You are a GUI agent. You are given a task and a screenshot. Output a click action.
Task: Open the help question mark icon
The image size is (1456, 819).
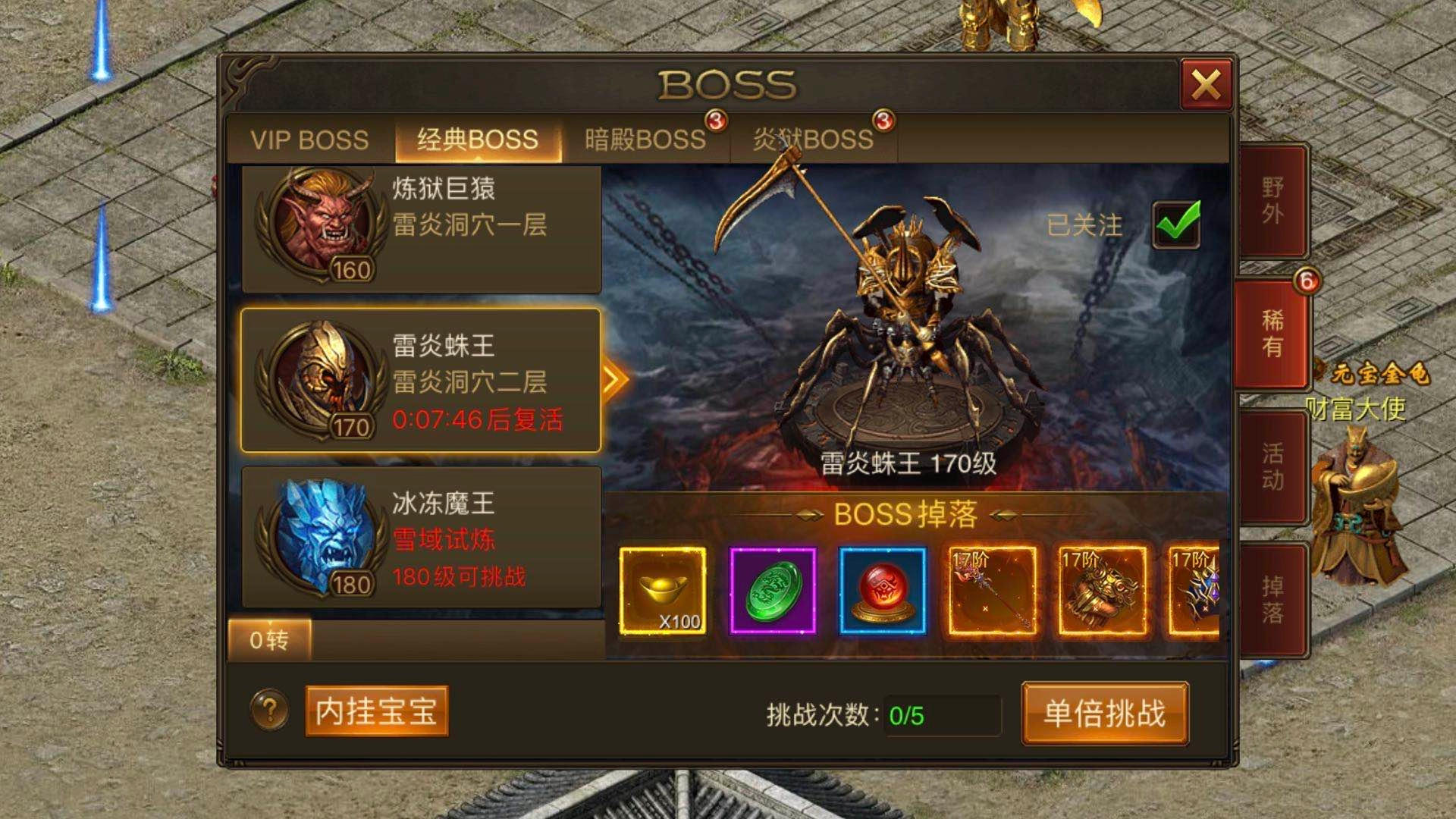tap(269, 711)
